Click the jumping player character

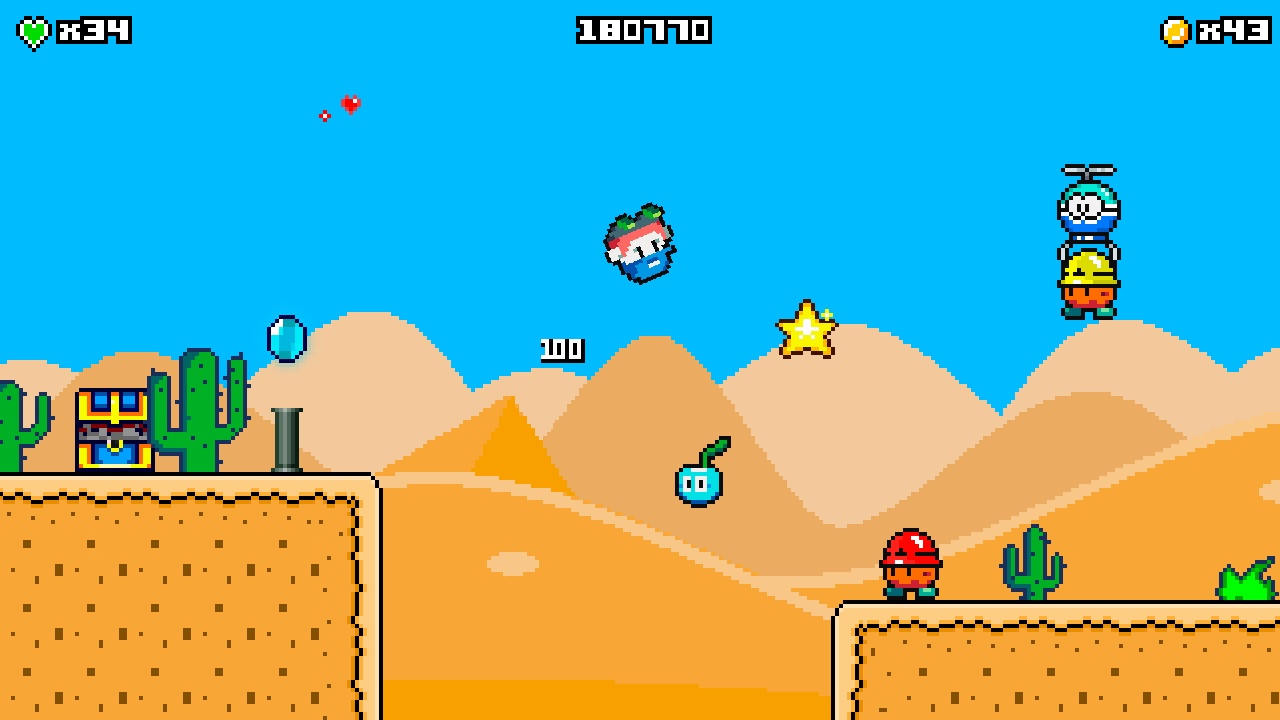640,243
